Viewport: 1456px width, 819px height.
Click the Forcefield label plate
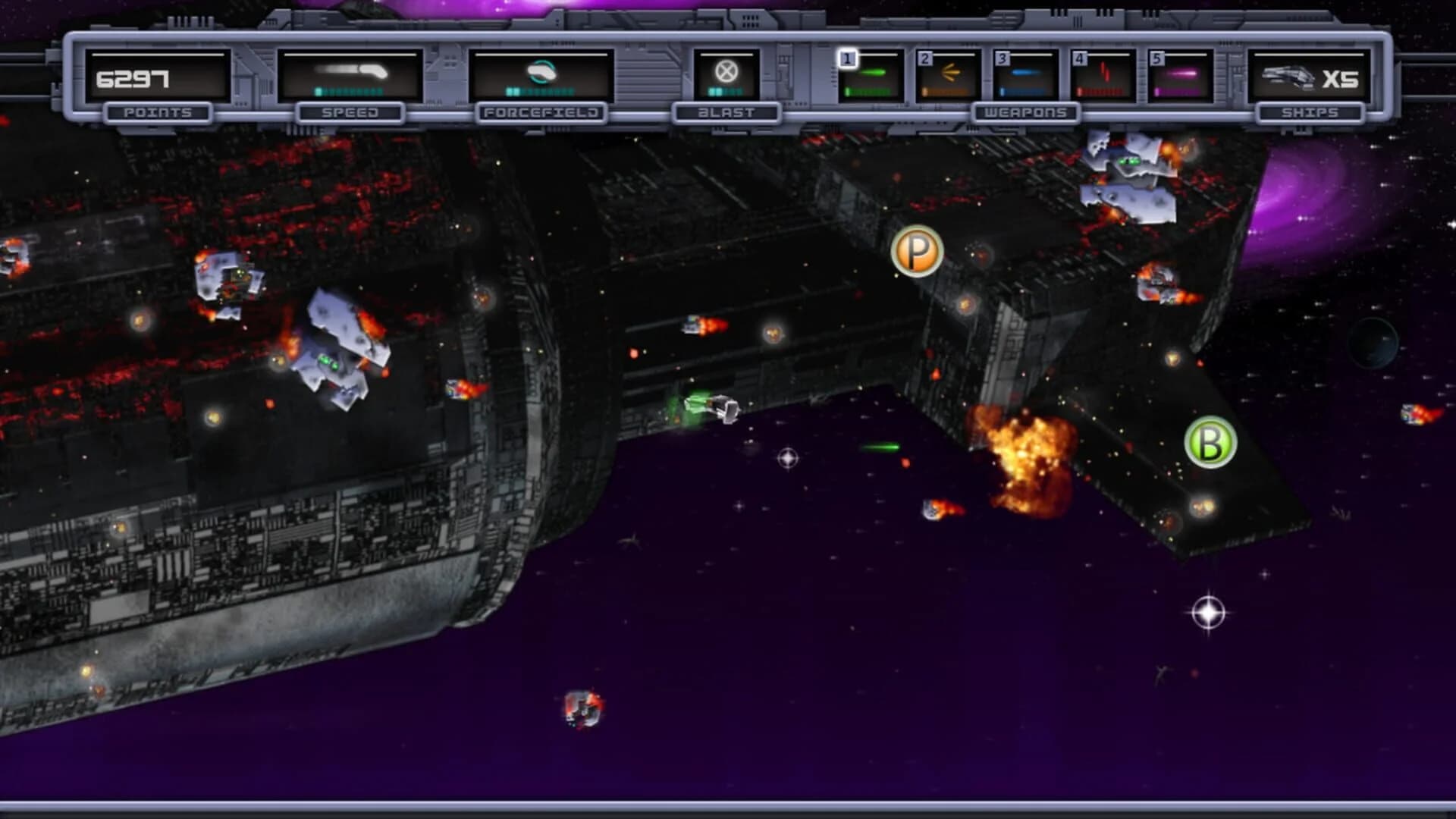tap(541, 112)
